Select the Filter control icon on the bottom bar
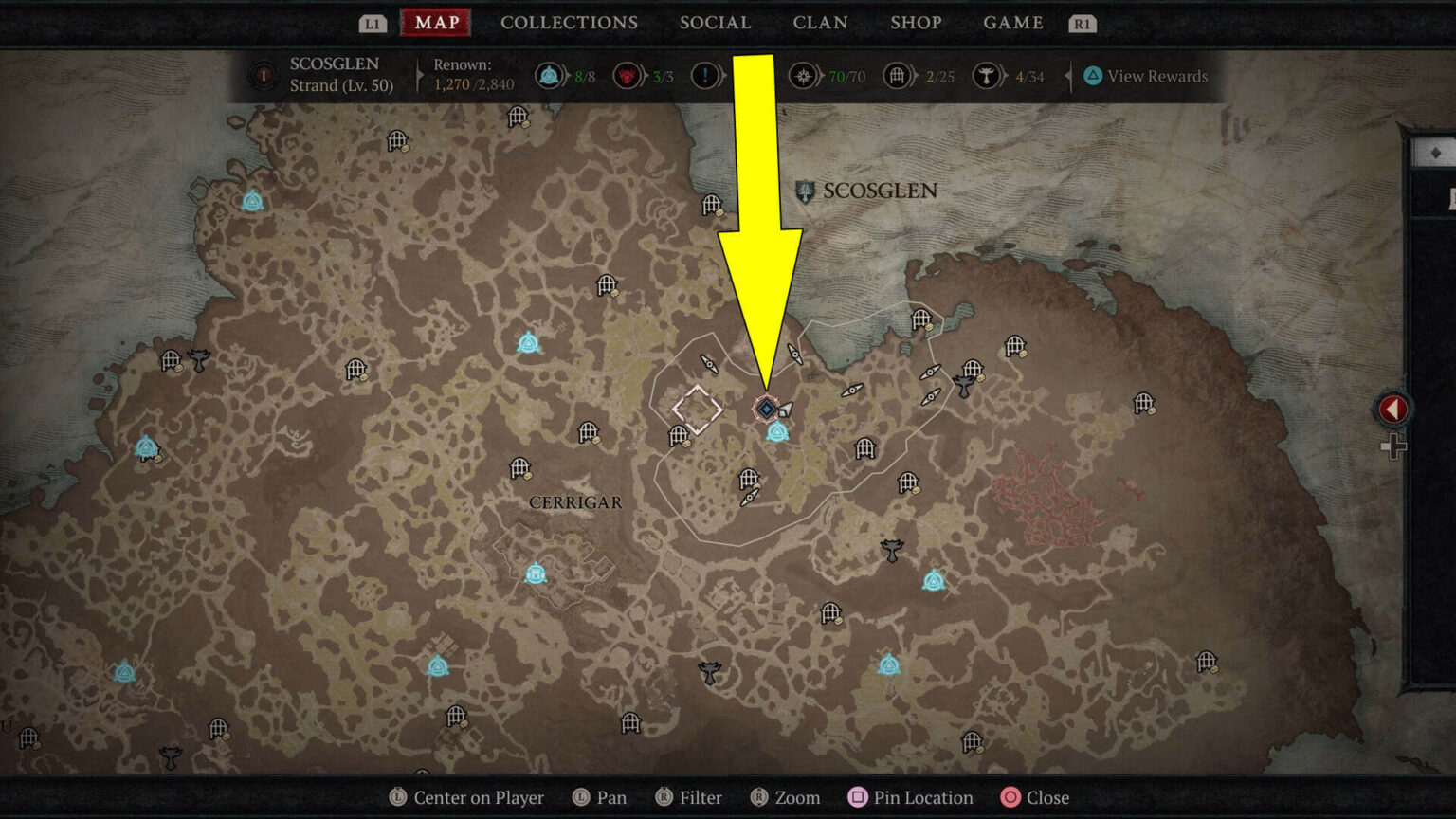1456x819 pixels. point(666,797)
